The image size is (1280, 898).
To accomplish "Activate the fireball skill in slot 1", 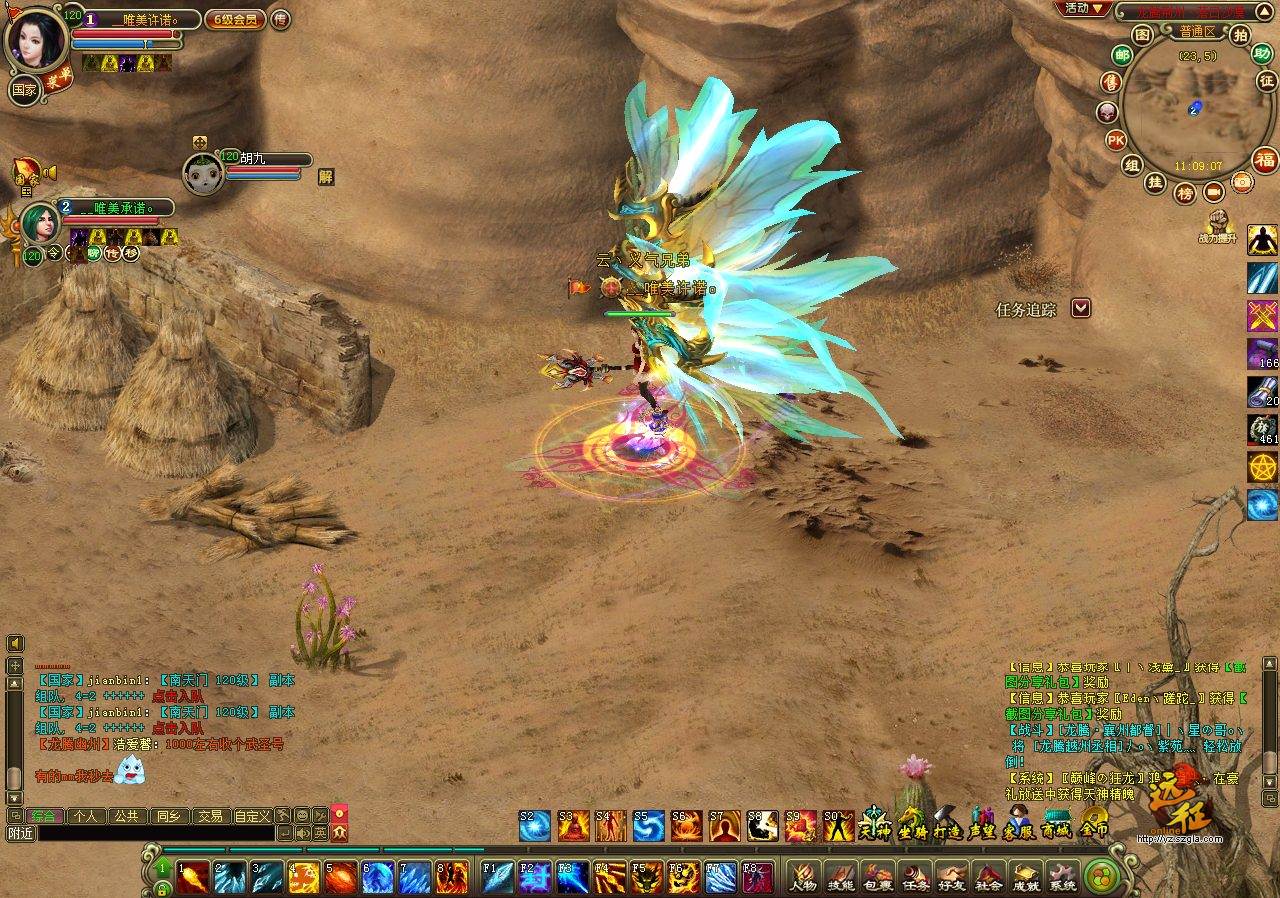I will tap(193, 877).
